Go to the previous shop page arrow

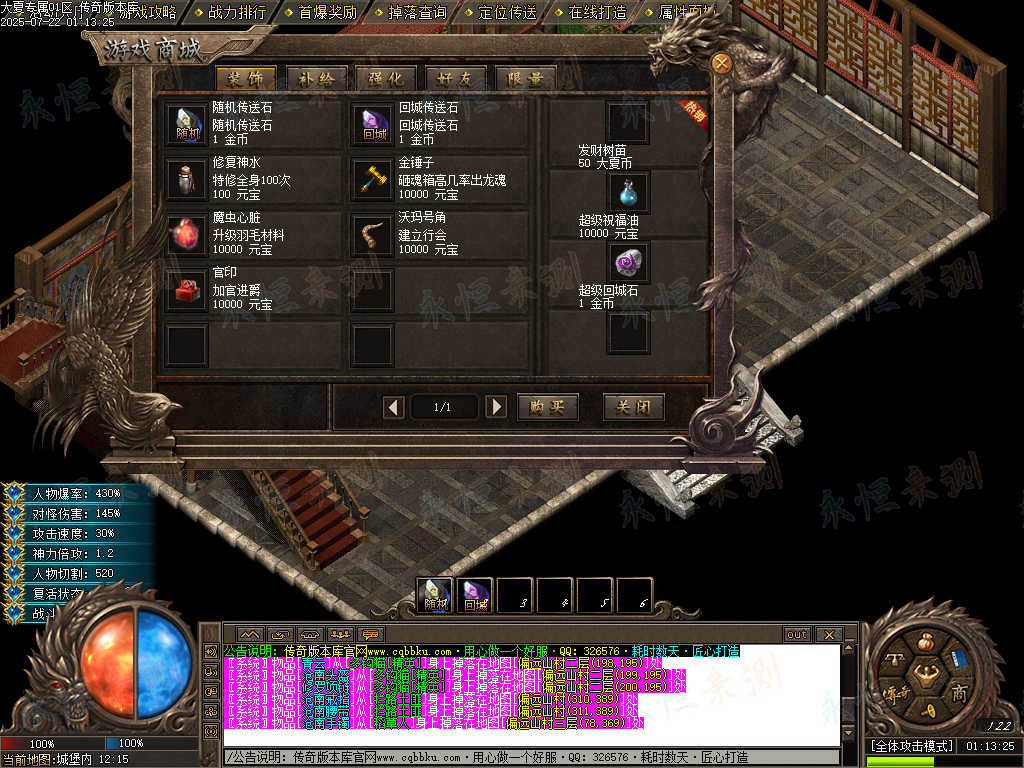[x=394, y=407]
